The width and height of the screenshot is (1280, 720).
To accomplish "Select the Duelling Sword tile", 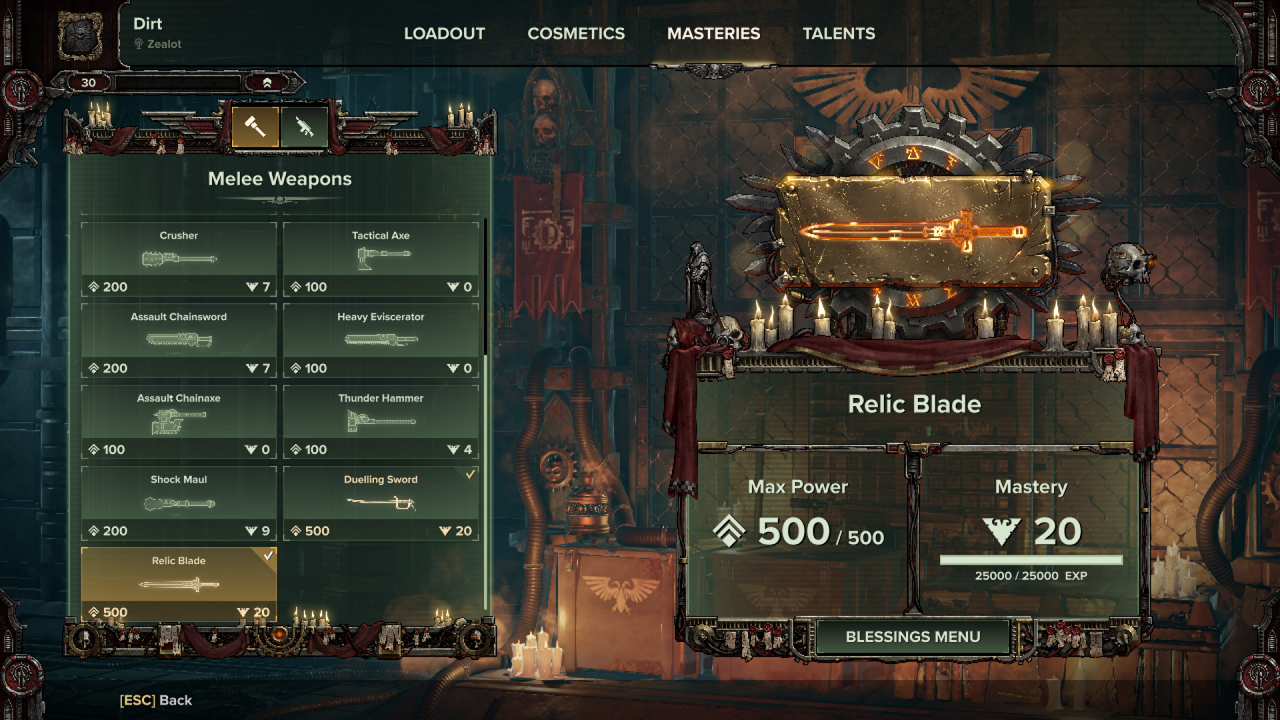I will [381, 503].
